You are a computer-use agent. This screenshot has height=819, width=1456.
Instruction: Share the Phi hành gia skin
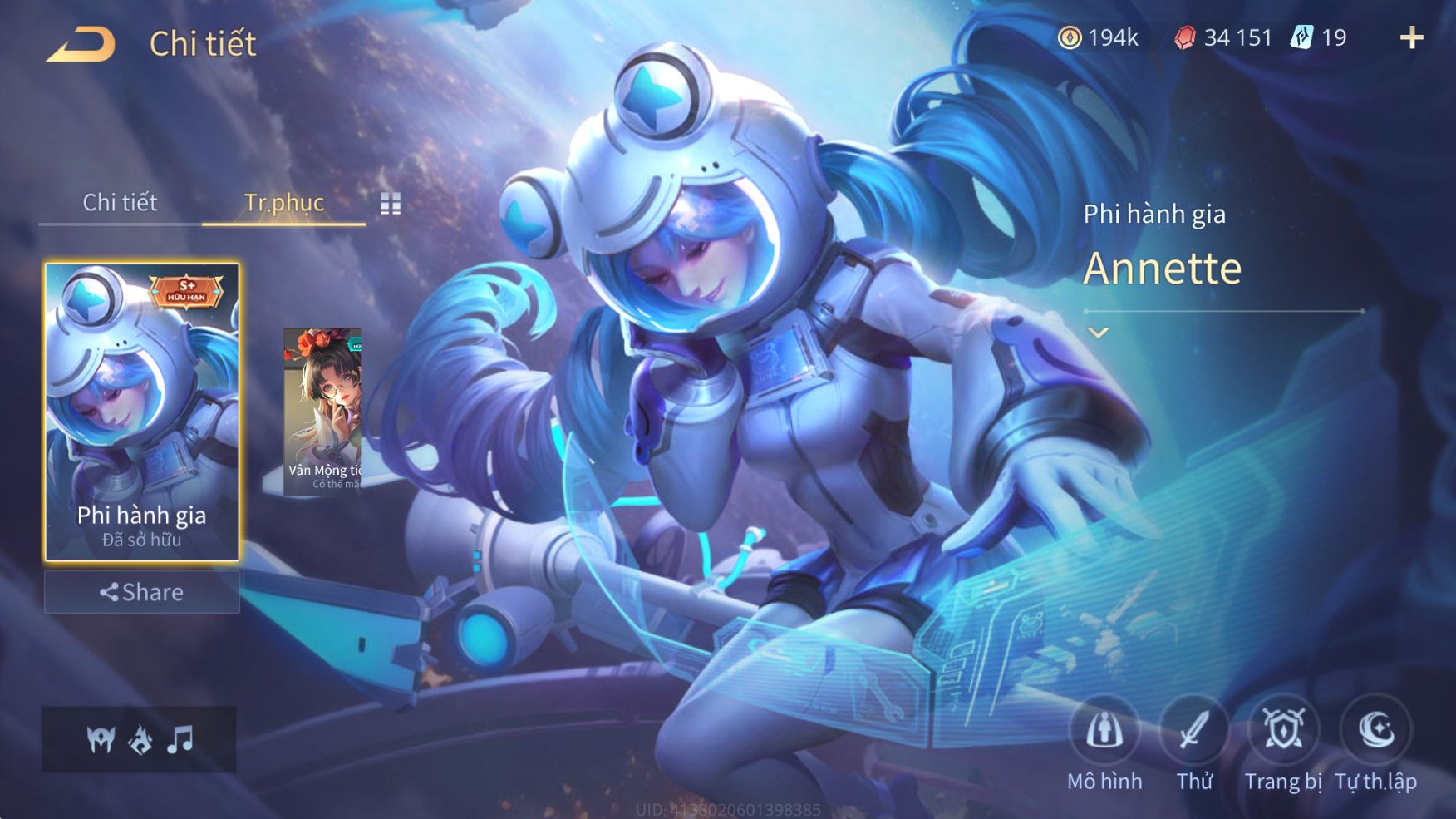coord(142,592)
